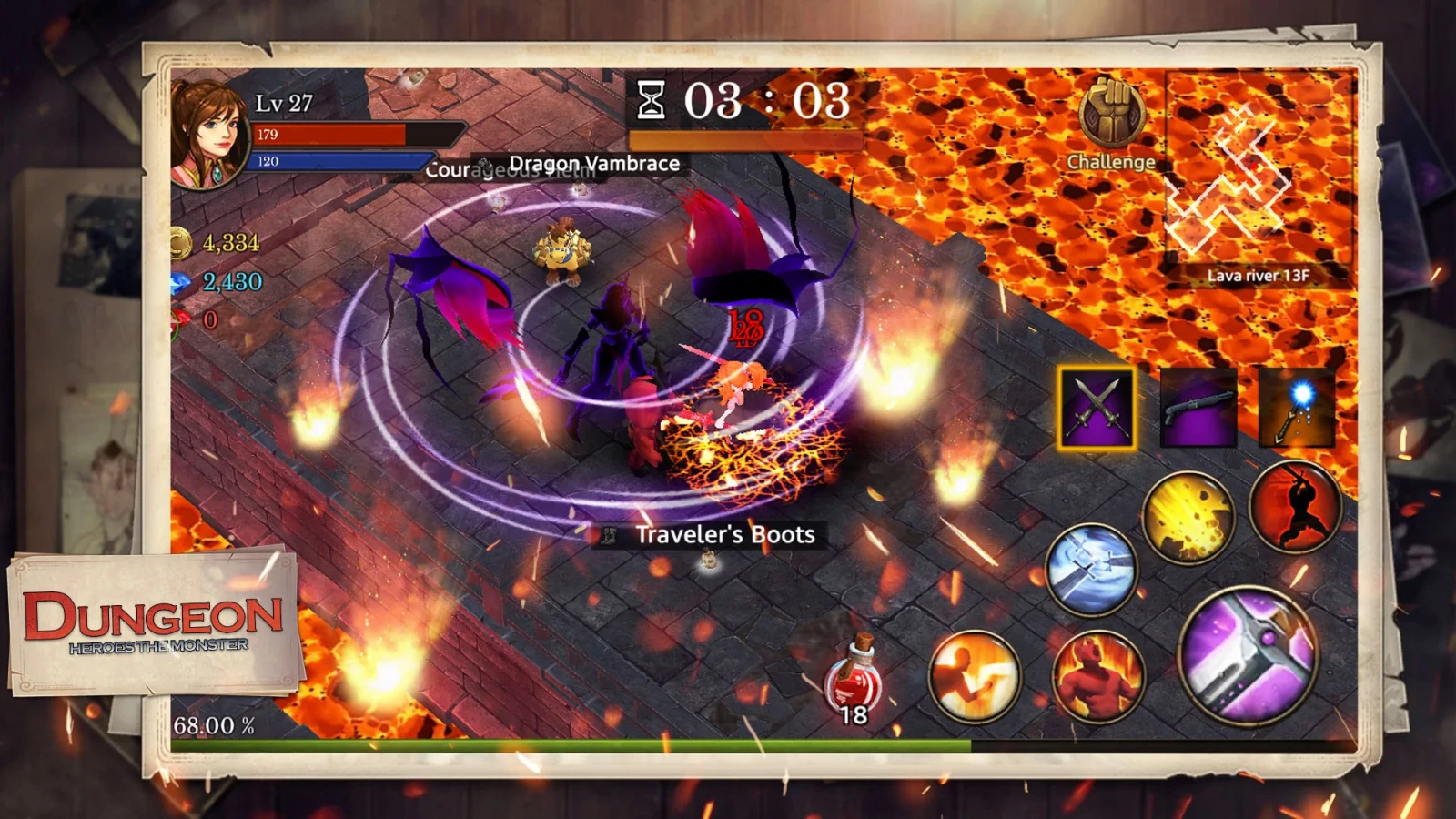Activate the yellow burst skill

1188,517
